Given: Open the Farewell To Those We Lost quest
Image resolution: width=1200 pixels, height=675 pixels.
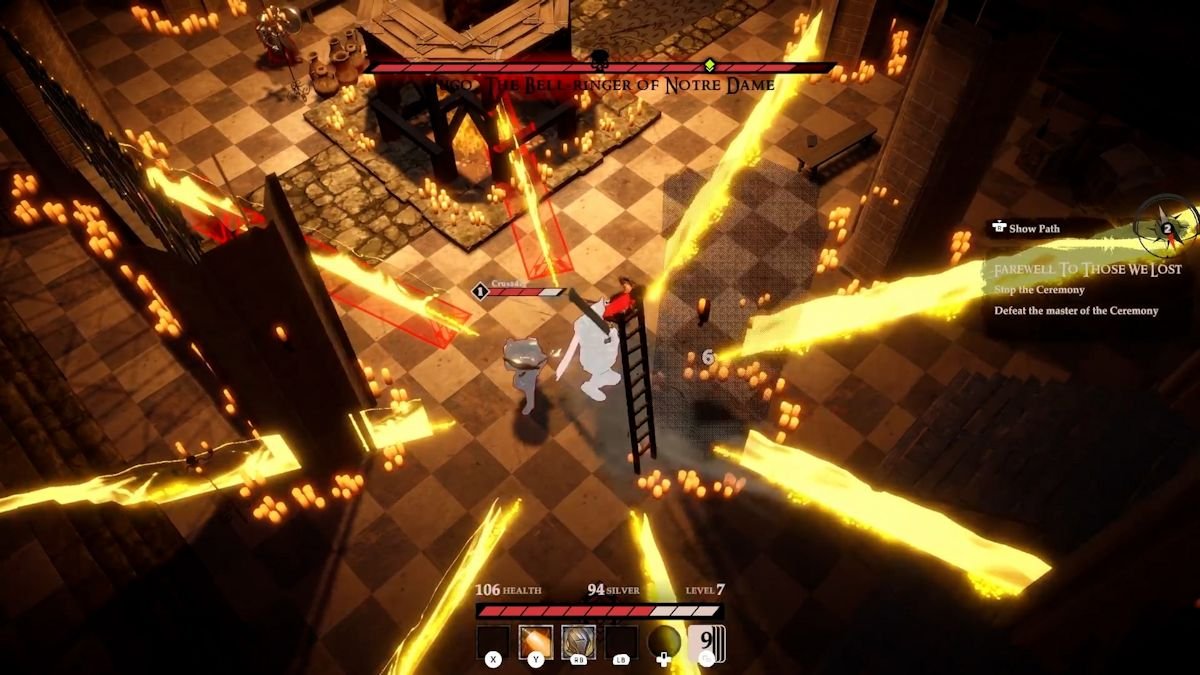Looking at the screenshot, I should point(1087,269).
